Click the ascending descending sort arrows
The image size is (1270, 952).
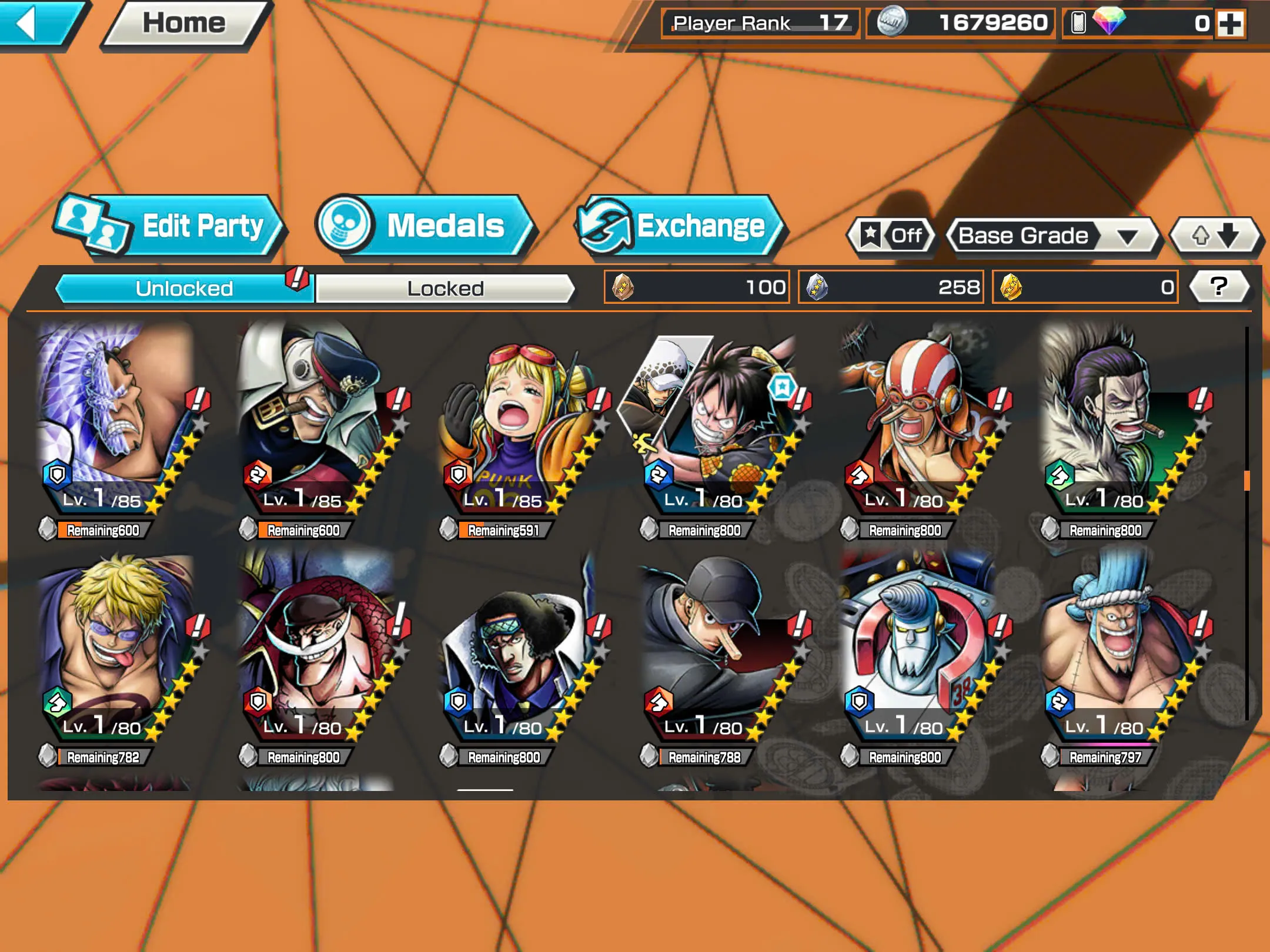pyautogui.click(x=1213, y=236)
